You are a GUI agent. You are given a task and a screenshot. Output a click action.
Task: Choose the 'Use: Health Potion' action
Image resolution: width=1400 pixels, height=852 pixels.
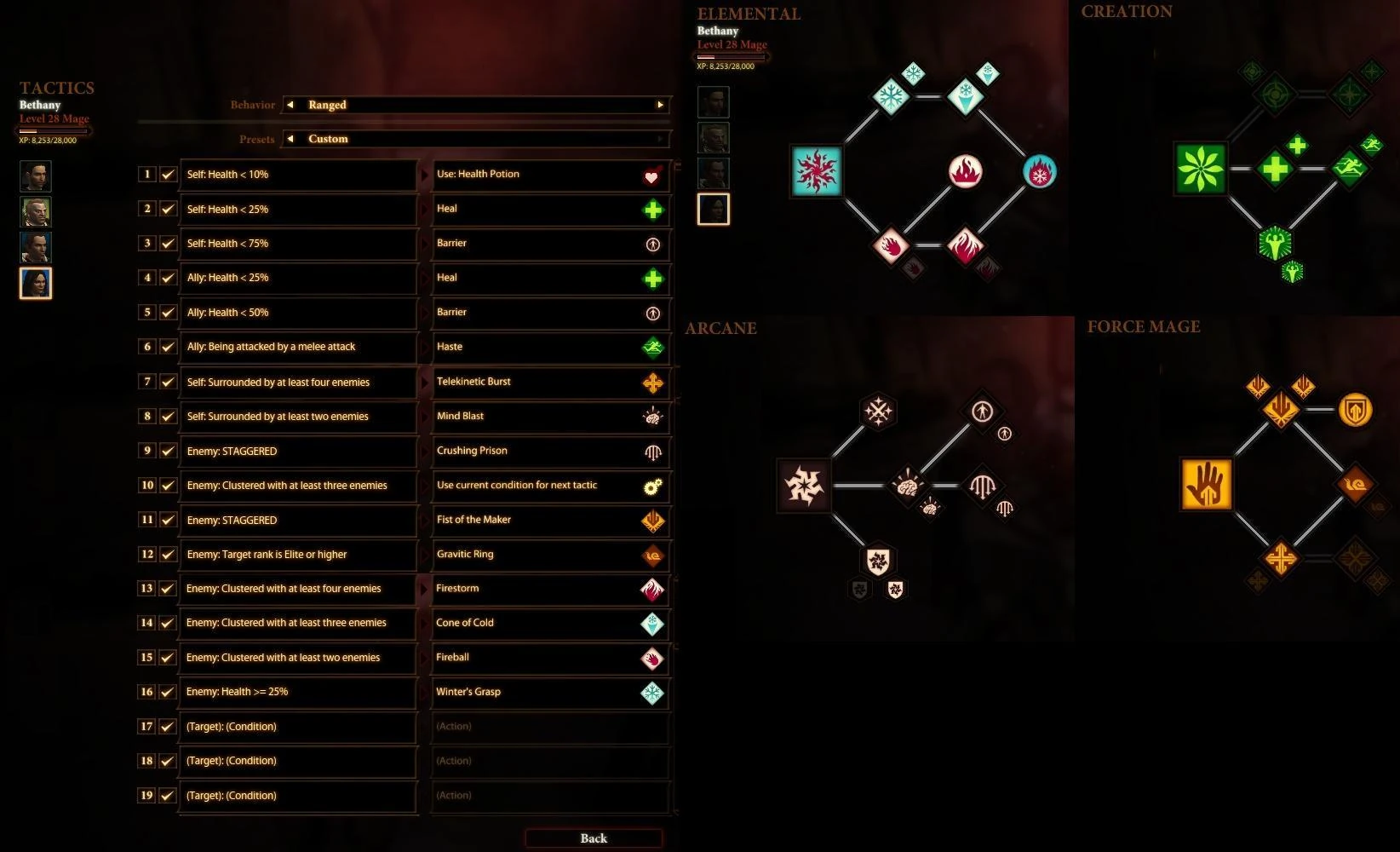coord(550,175)
